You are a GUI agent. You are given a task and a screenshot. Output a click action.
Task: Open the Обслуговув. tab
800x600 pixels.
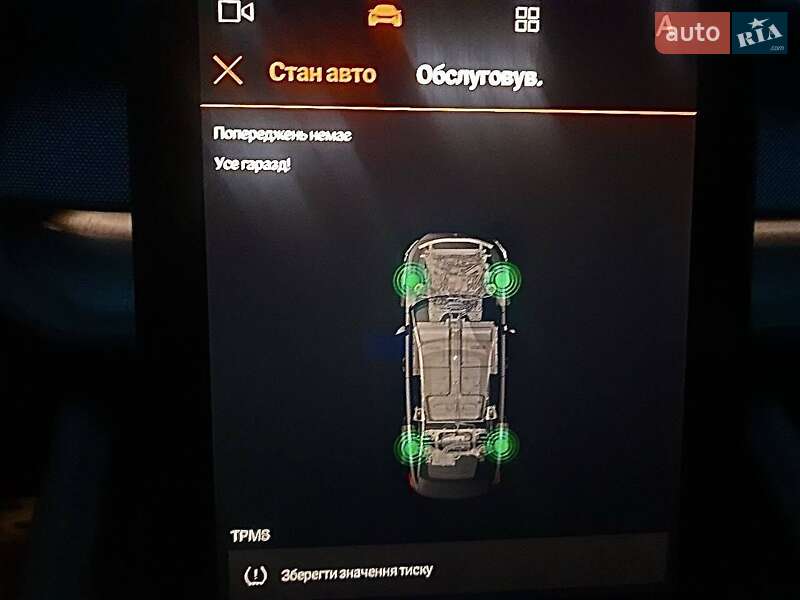point(479,76)
